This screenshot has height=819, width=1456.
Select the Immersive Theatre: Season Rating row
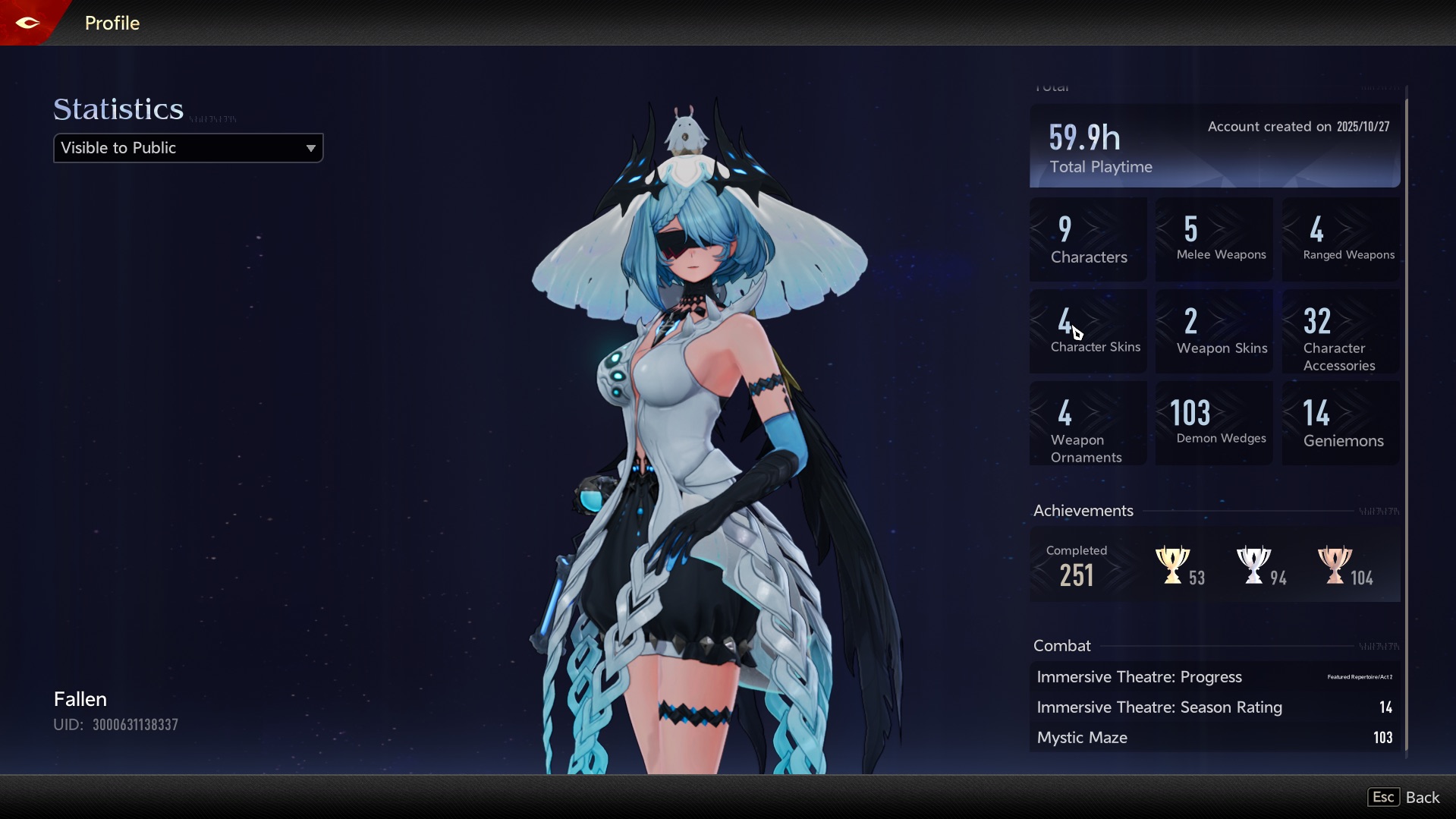coord(1215,707)
